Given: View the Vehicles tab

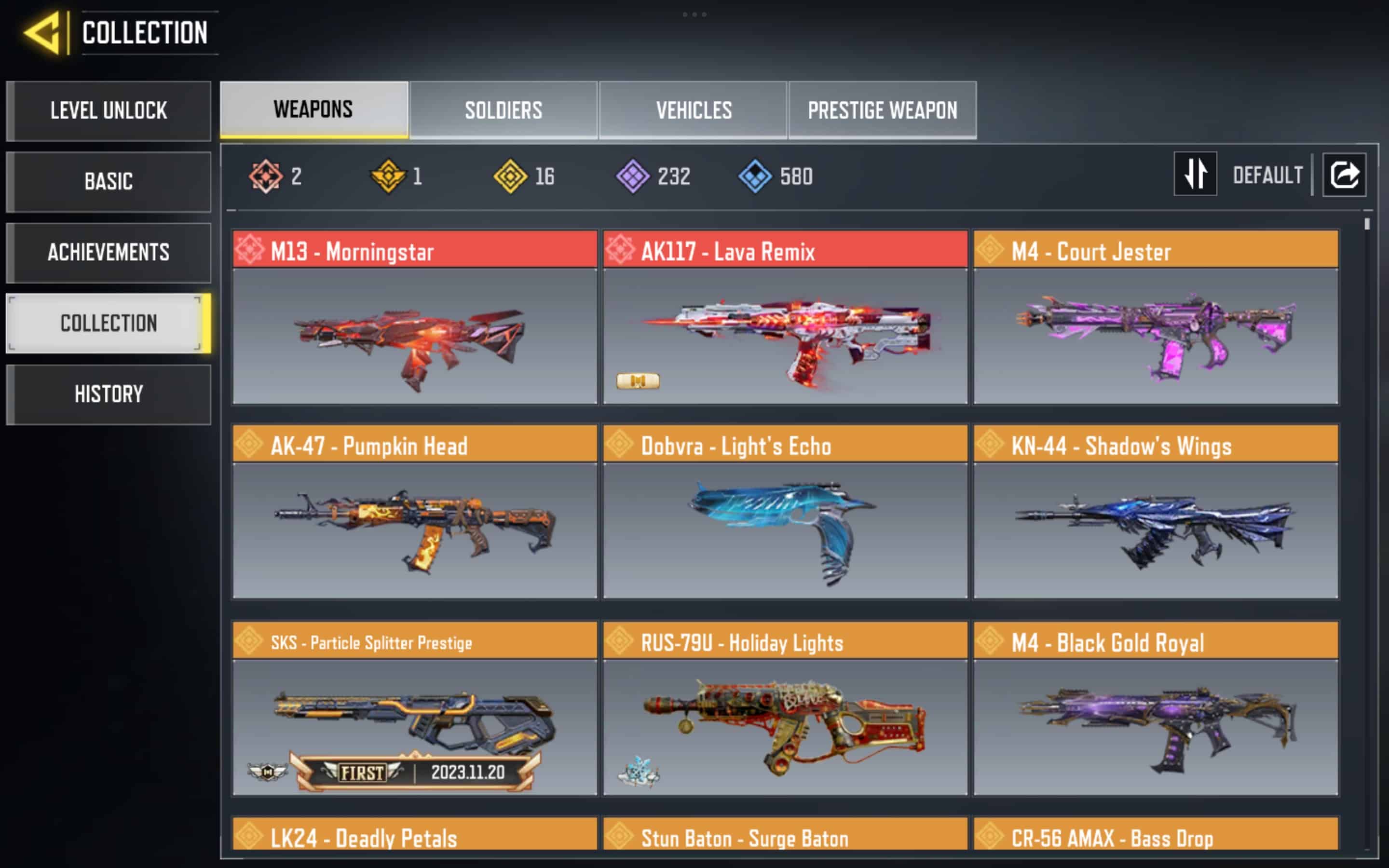Looking at the screenshot, I should click(x=694, y=109).
